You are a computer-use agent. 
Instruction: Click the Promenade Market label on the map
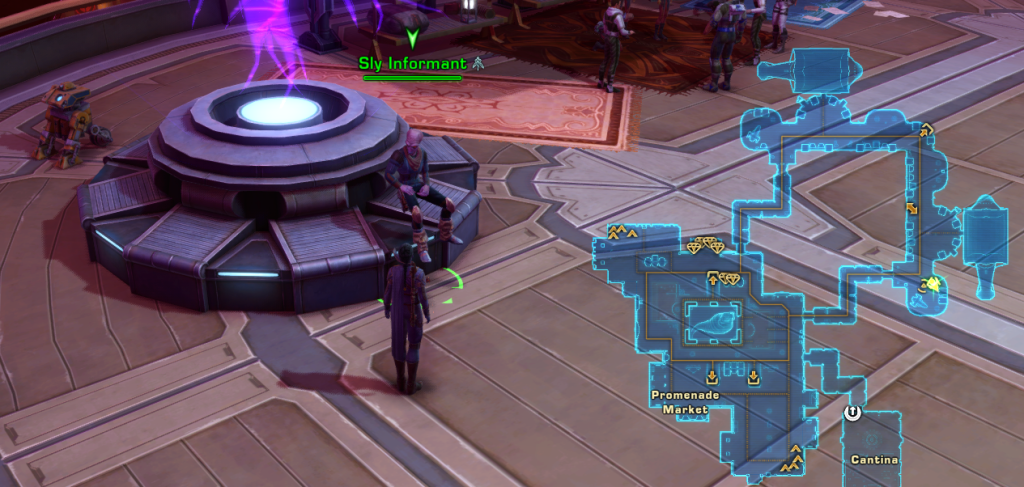tap(684, 402)
